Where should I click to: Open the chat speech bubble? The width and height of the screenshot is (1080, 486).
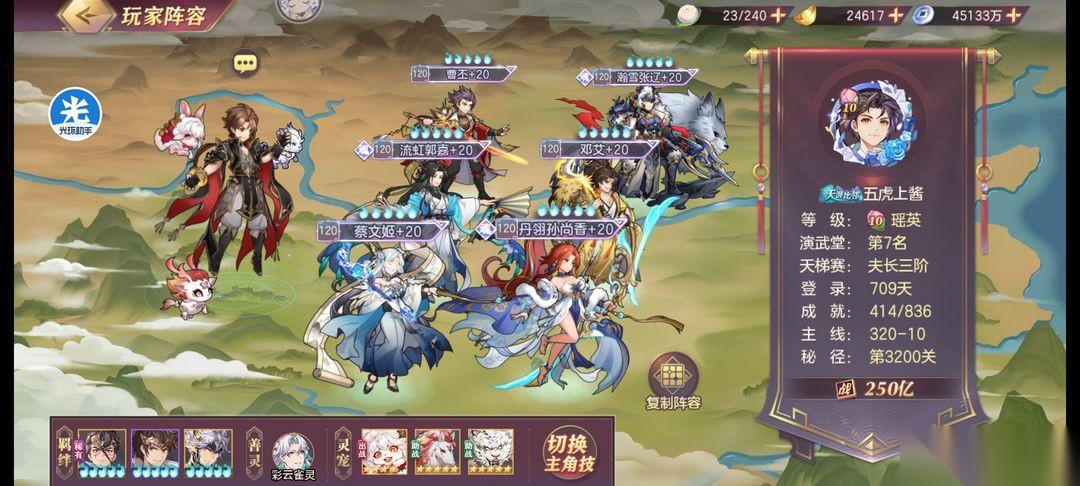click(x=245, y=64)
